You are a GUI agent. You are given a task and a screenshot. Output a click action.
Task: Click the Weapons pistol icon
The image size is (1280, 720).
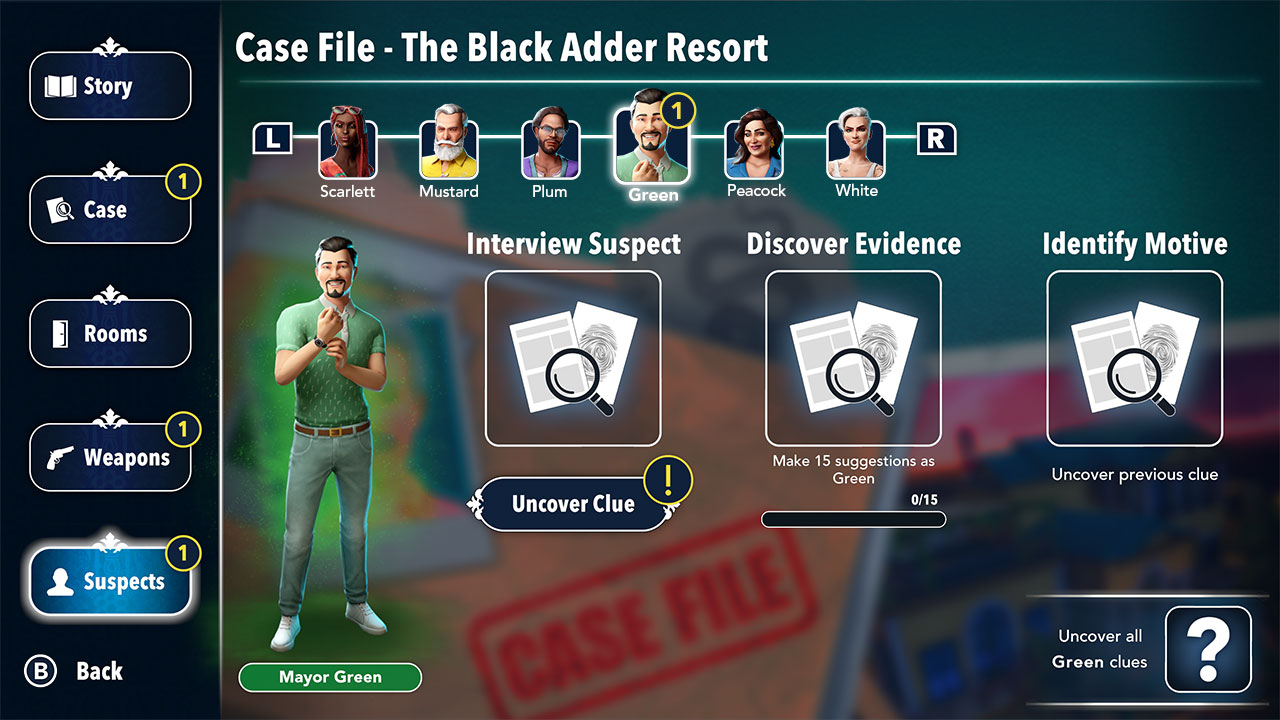[60, 456]
